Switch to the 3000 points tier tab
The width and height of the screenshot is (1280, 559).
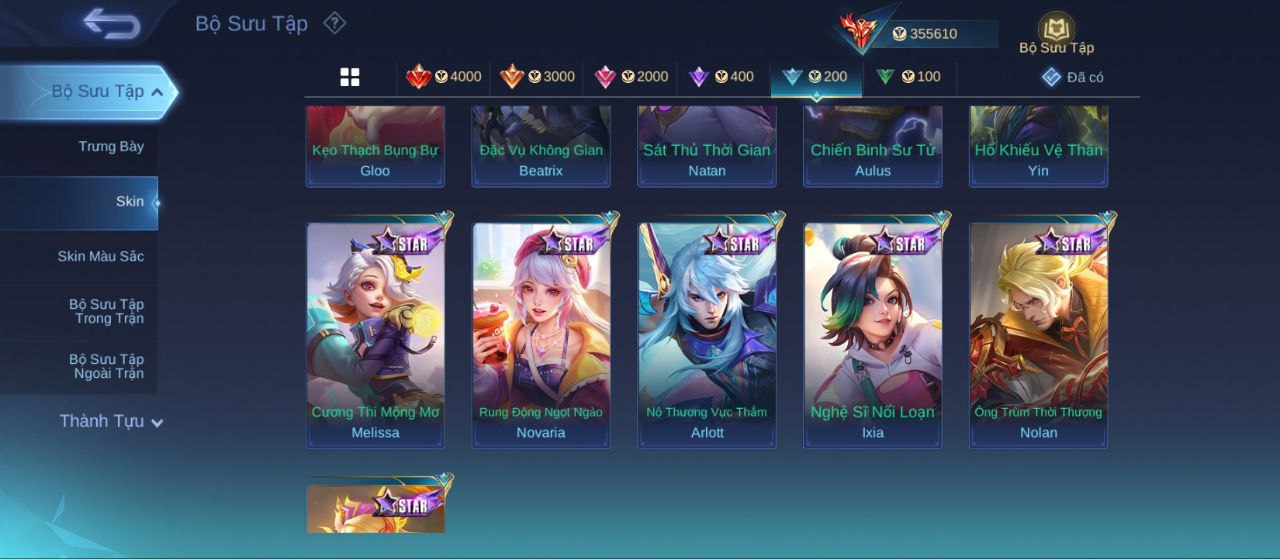[537, 77]
